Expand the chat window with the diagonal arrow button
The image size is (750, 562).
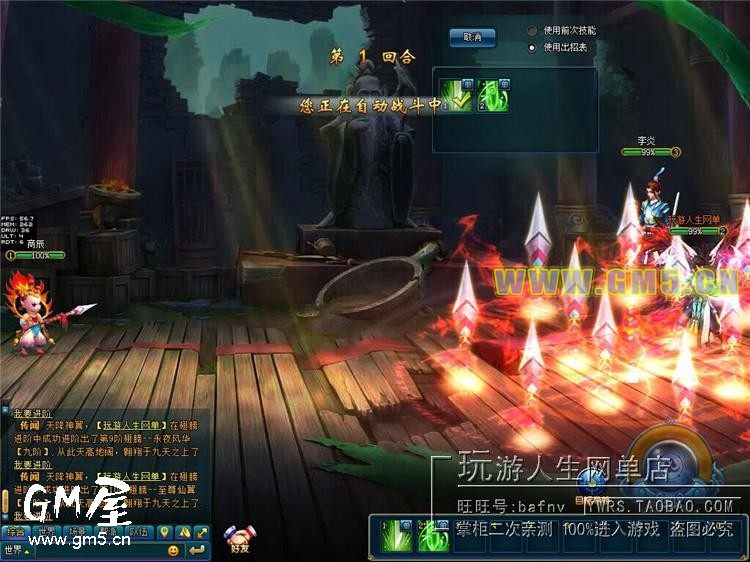(201, 531)
